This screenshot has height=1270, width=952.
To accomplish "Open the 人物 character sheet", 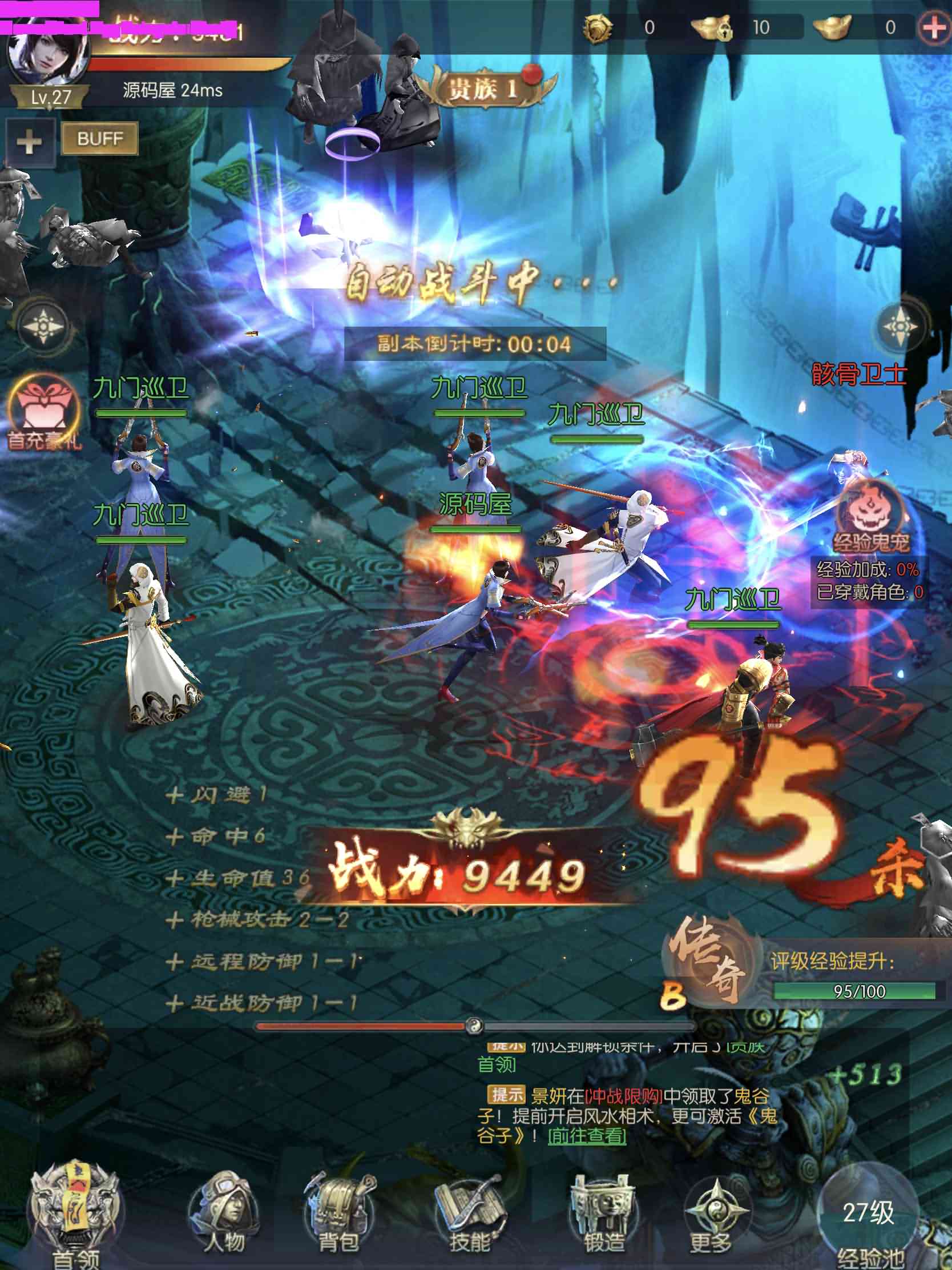I will coord(224,1214).
